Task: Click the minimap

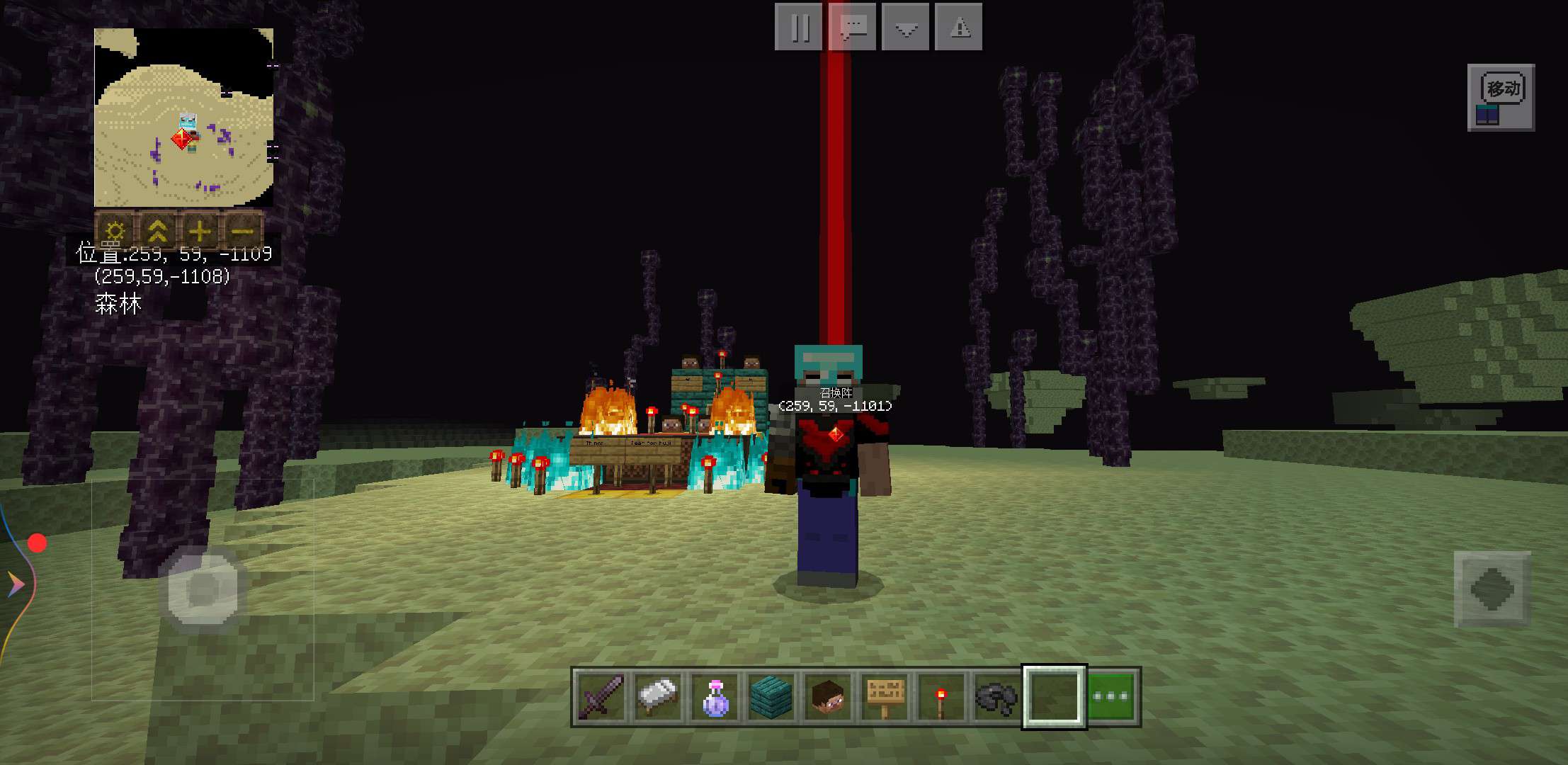Action: [183, 118]
